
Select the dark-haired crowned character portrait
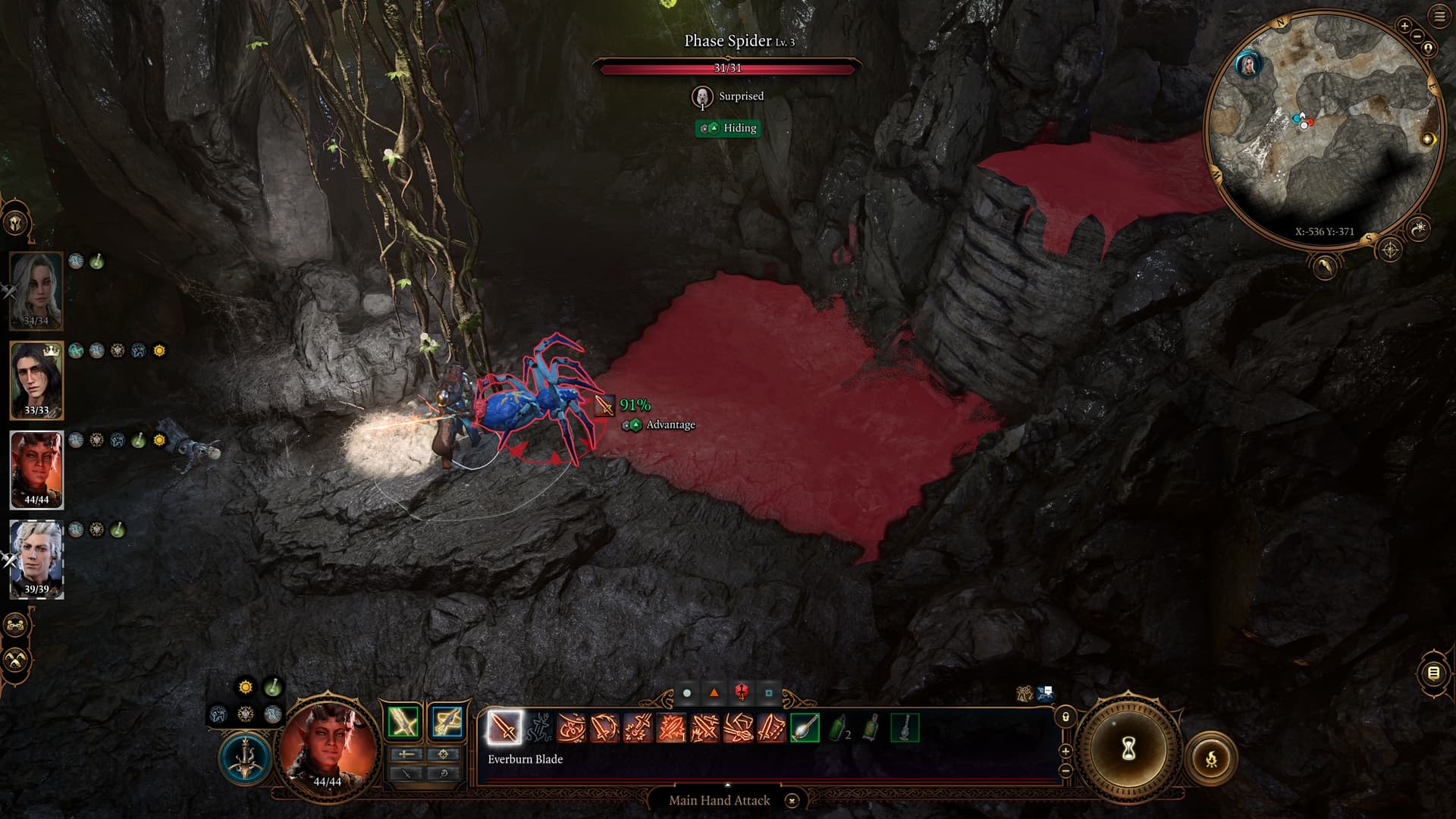[x=36, y=380]
